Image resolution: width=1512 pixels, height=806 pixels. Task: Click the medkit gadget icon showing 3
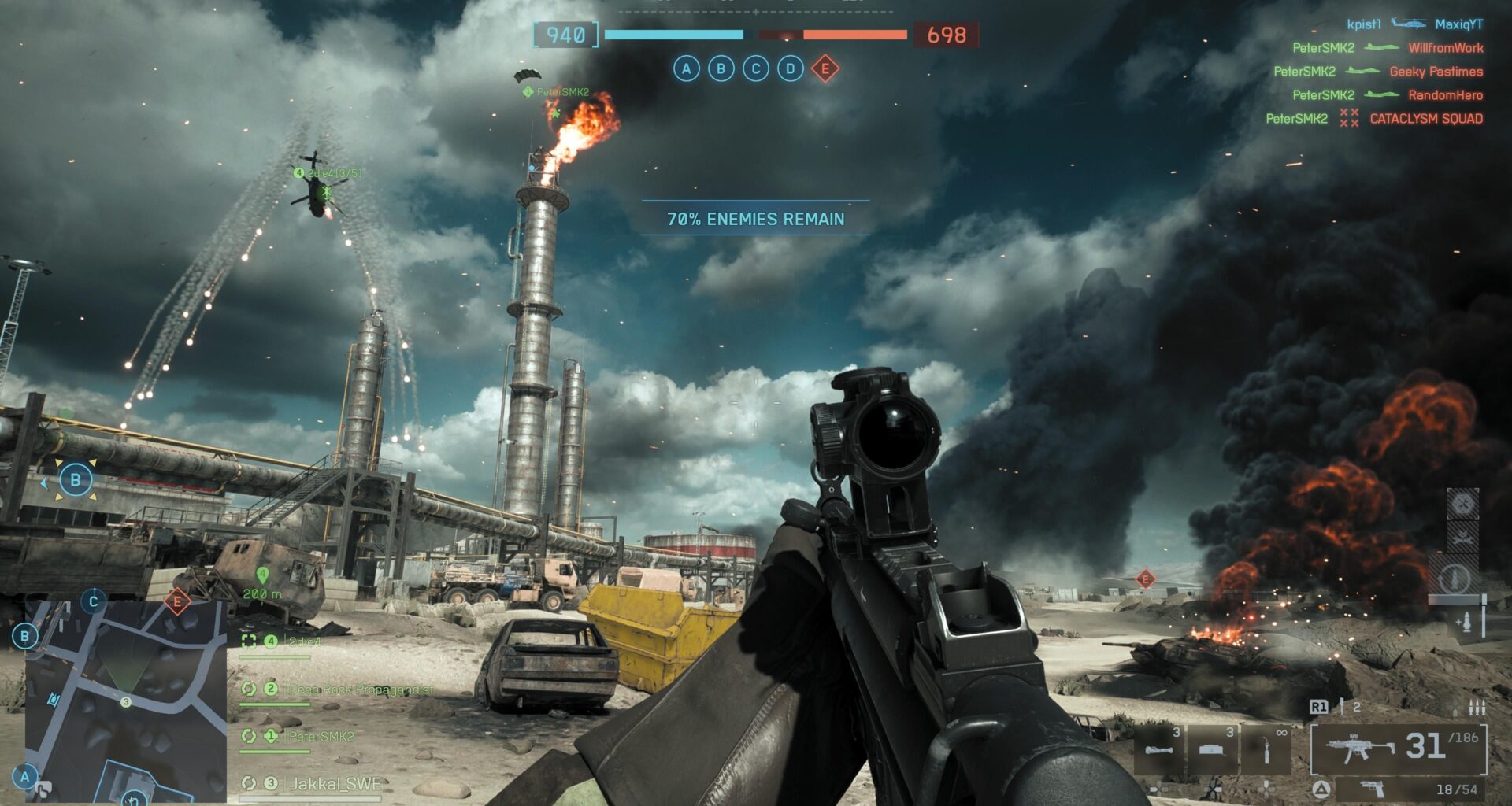tap(1212, 749)
